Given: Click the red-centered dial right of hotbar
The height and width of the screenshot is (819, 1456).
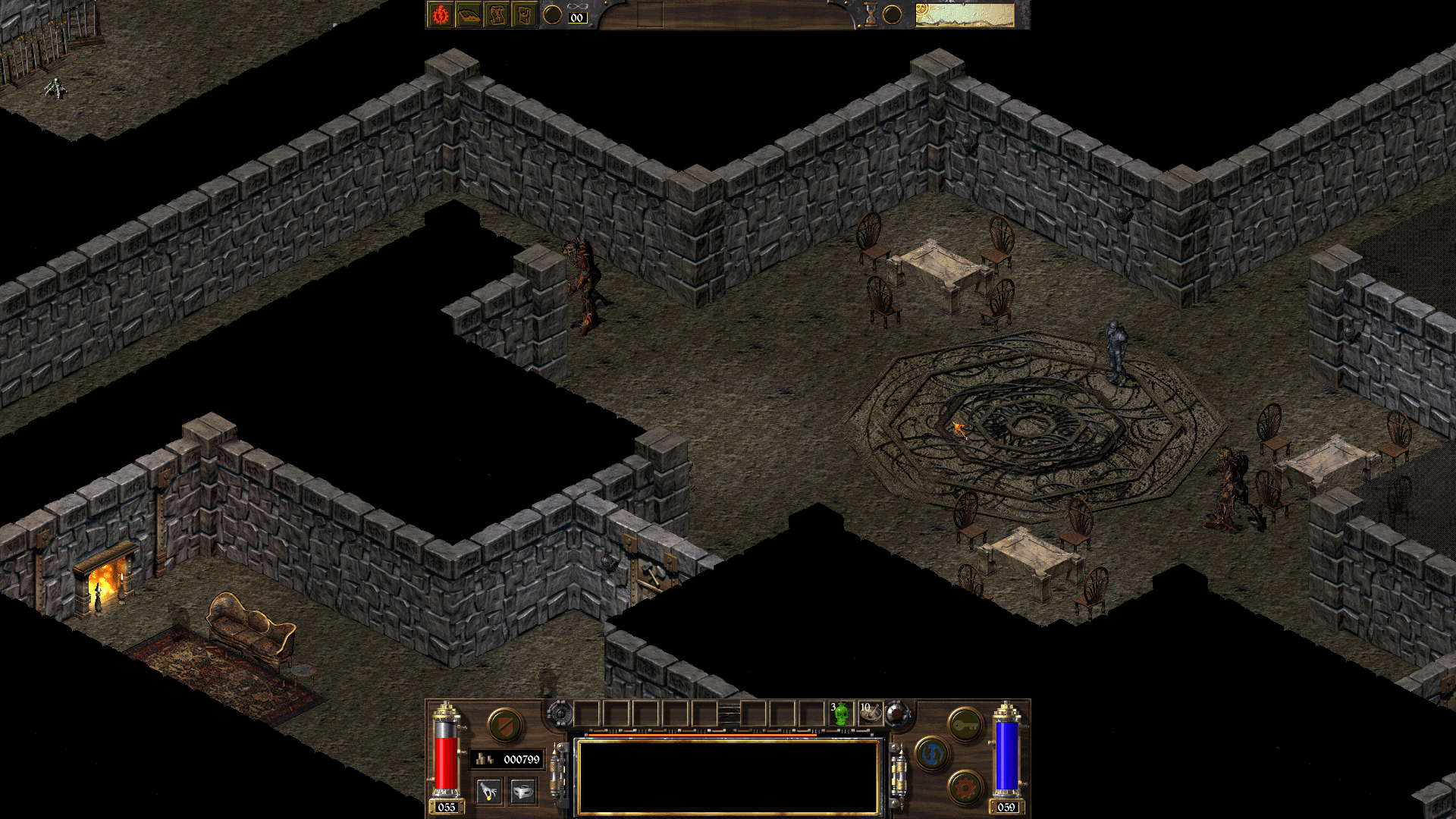Looking at the screenshot, I should coord(898,714).
